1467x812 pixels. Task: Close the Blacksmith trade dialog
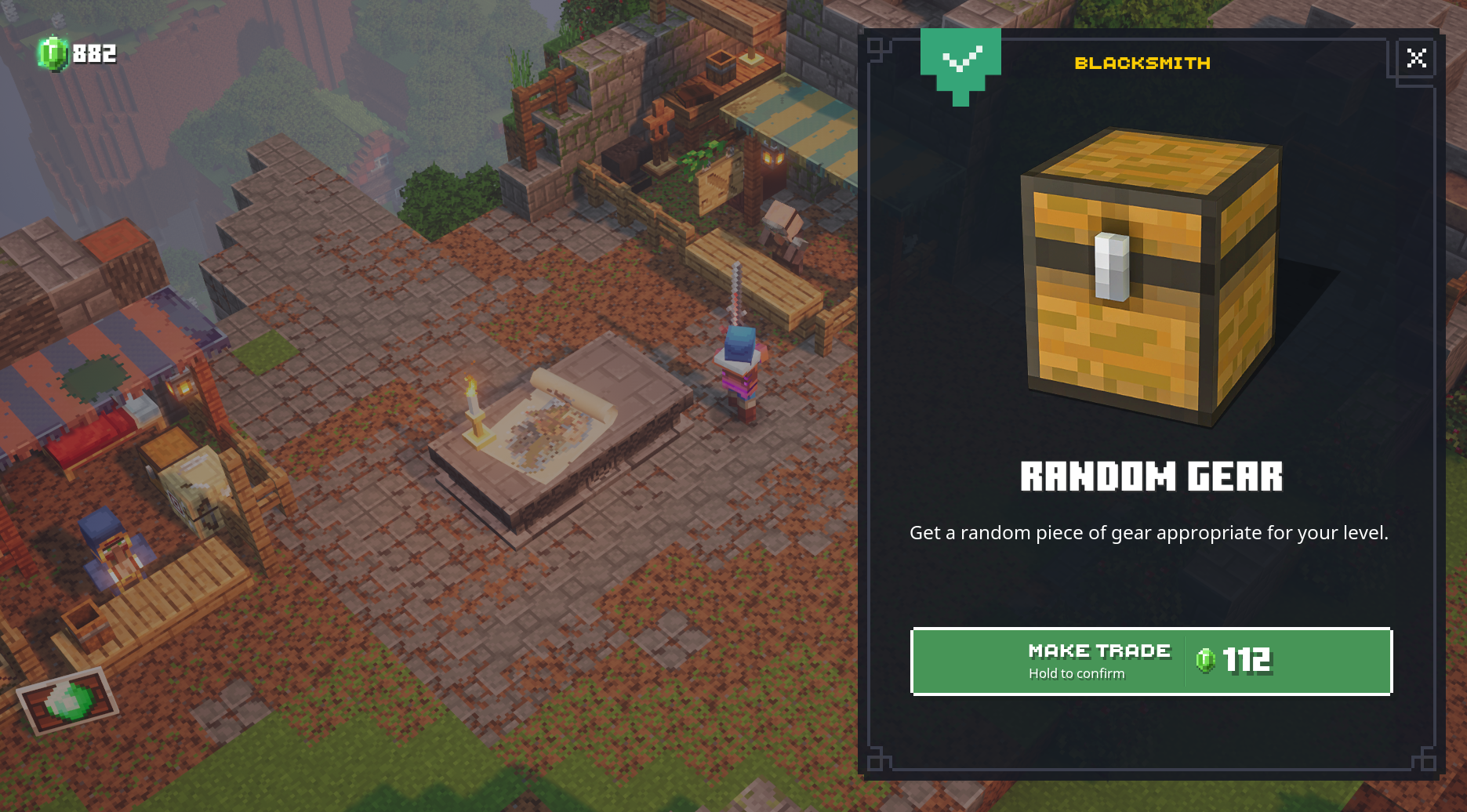point(1416,58)
